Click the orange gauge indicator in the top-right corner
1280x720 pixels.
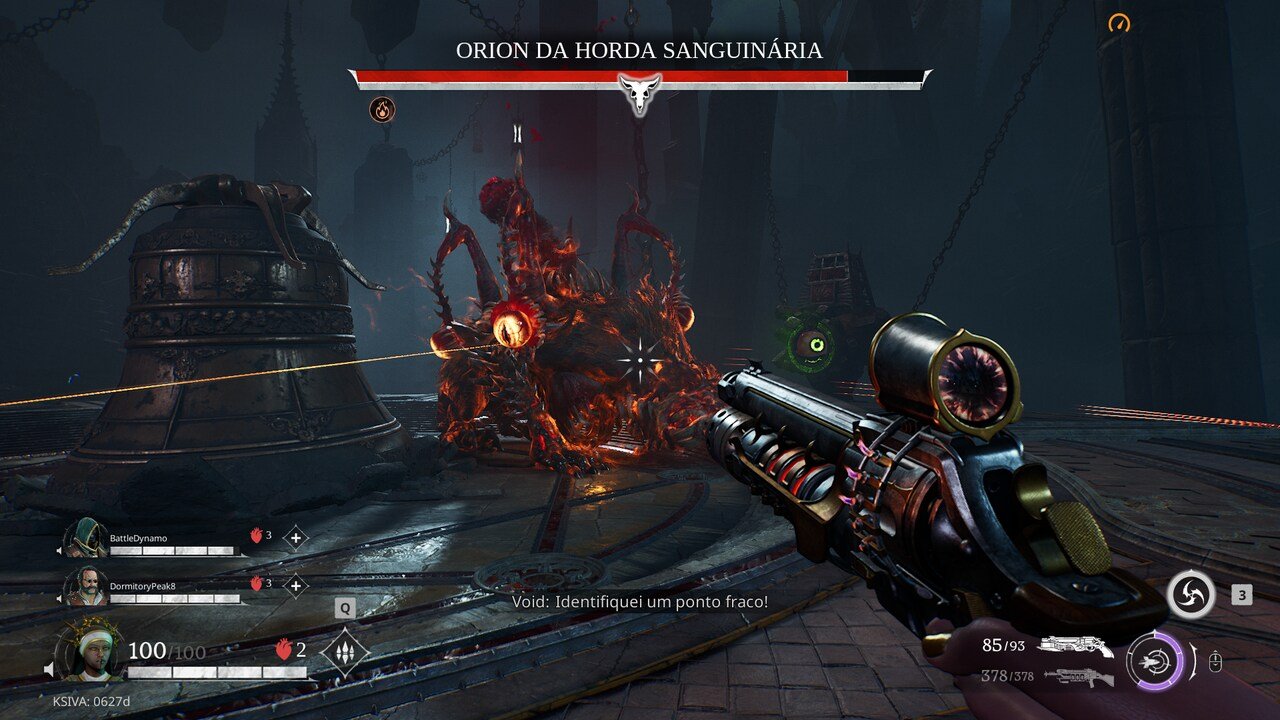1118,21
